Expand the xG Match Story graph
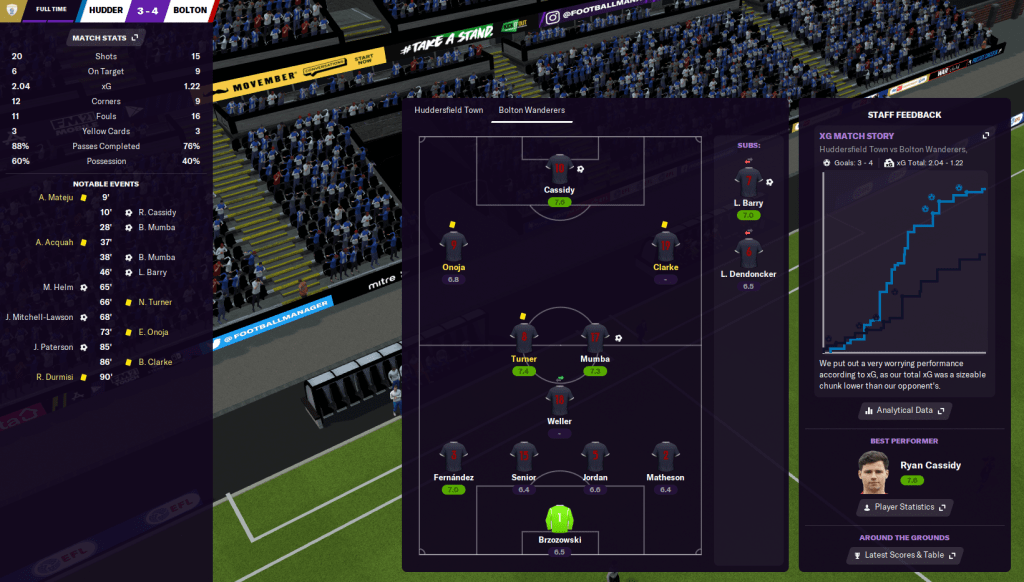This screenshot has height=582, width=1024. (986, 136)
